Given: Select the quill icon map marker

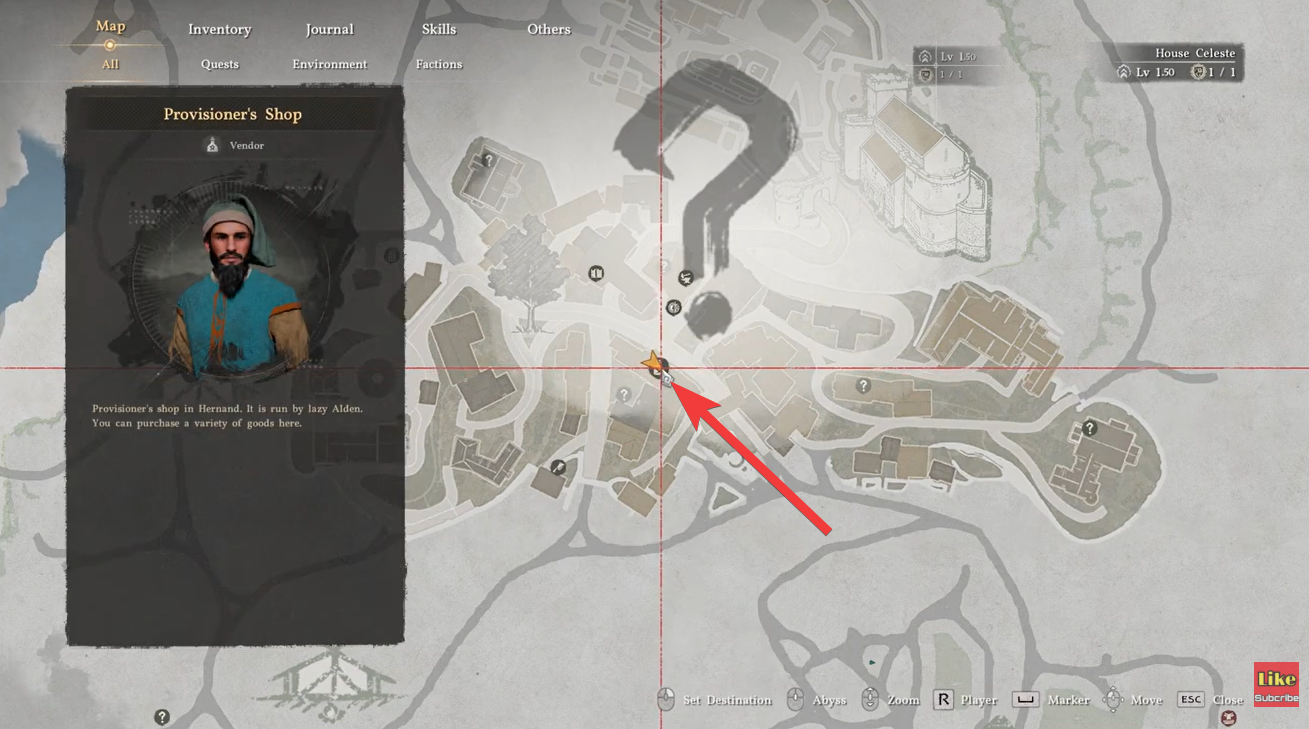Looking at the screenshot, I should [x=559, y=467].
